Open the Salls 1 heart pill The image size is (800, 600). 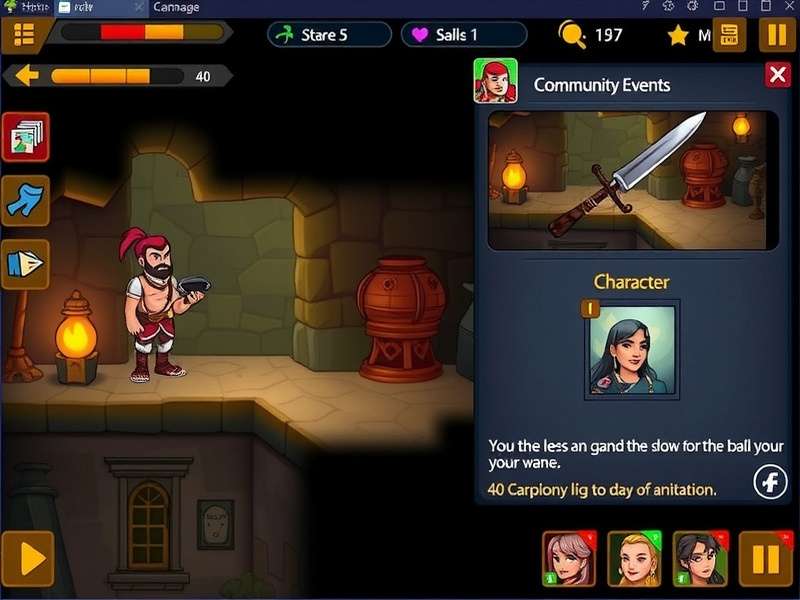463,35
